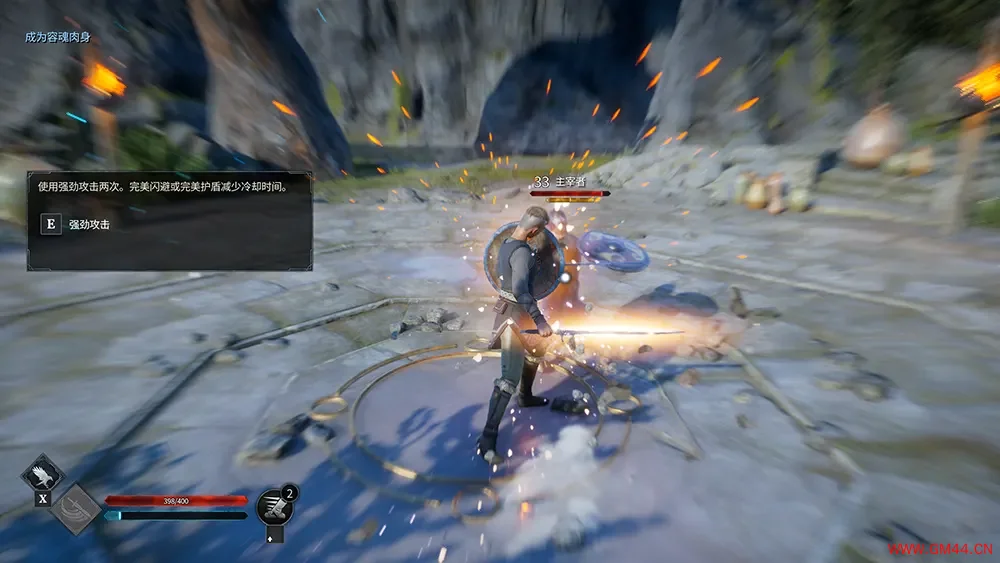Click the quest objective tracker text
Image resolution: width=1000 pixels, height=563 pixels.
coord(63,37)
